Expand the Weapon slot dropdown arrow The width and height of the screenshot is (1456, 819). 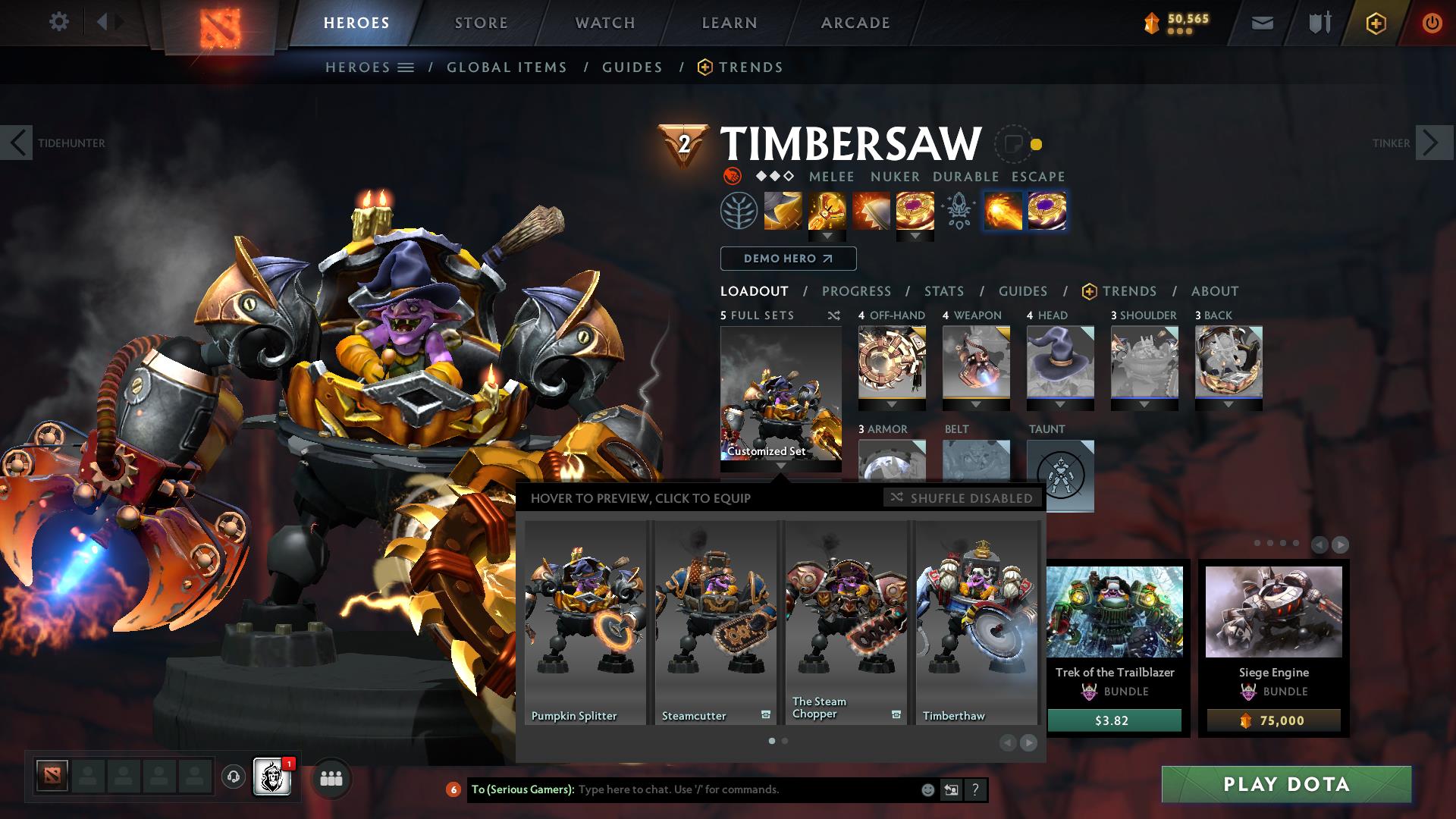click(x=976, y=402)
